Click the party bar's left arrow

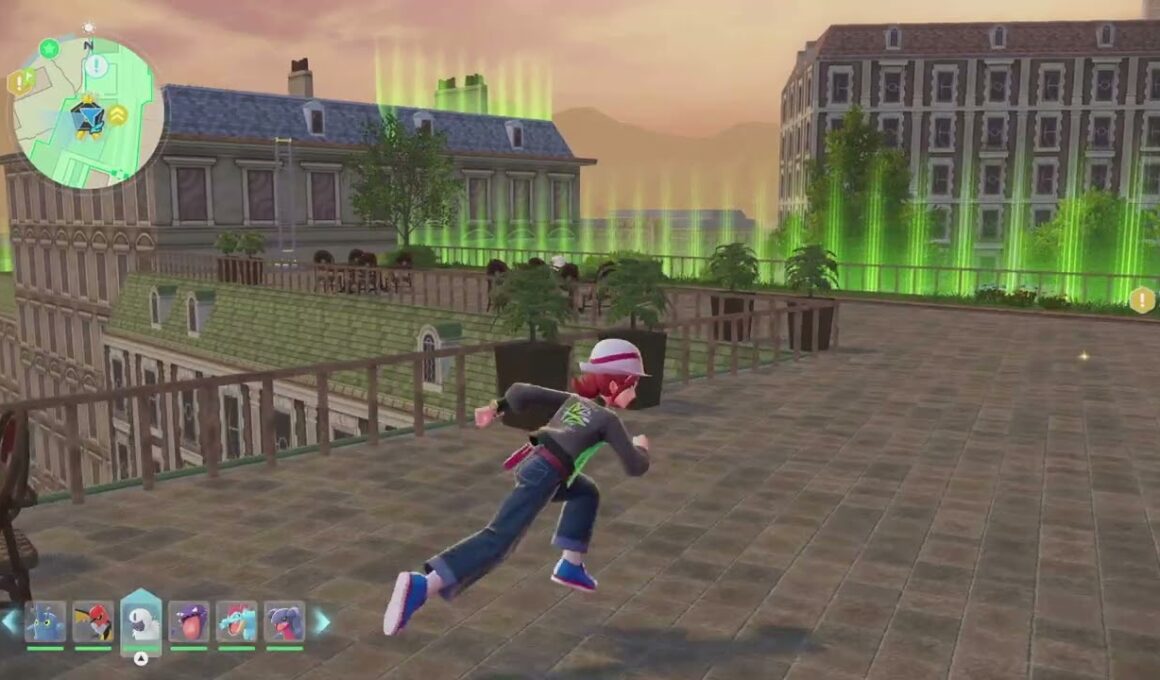click(9, 622)
